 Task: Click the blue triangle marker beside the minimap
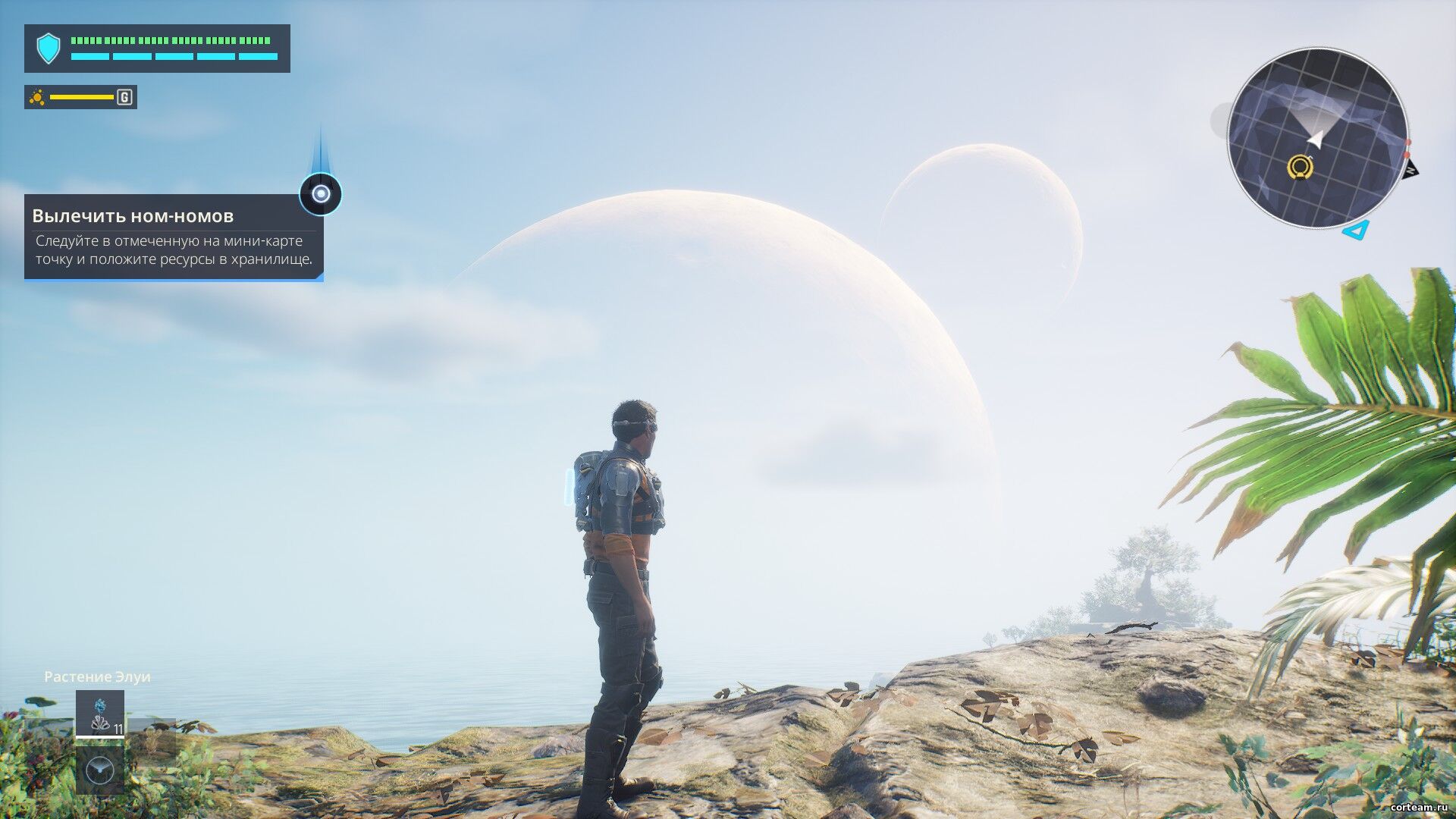coord(1356,229)
